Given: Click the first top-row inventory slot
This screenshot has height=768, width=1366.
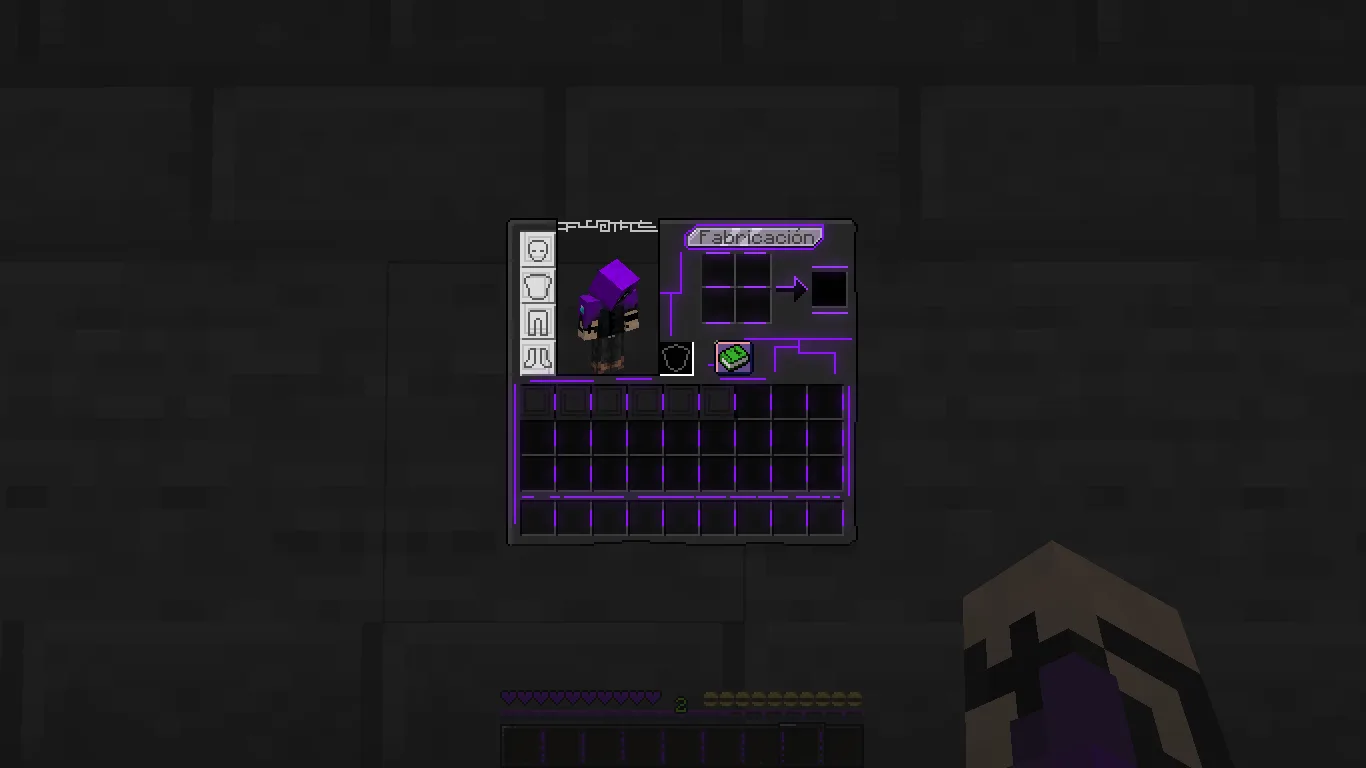Looking at the screenshot, I should click(535, 400).
